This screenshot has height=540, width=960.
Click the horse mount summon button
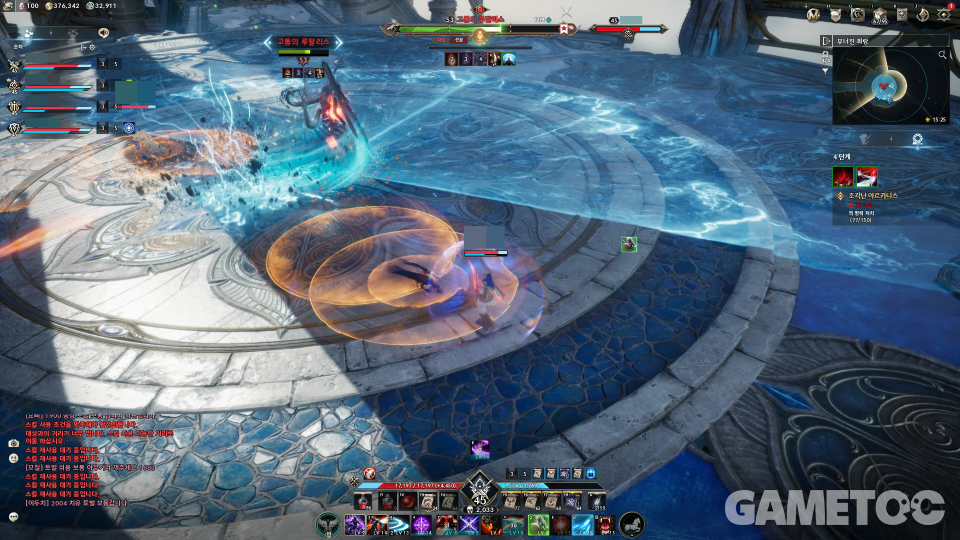click(x=632, y=523)
